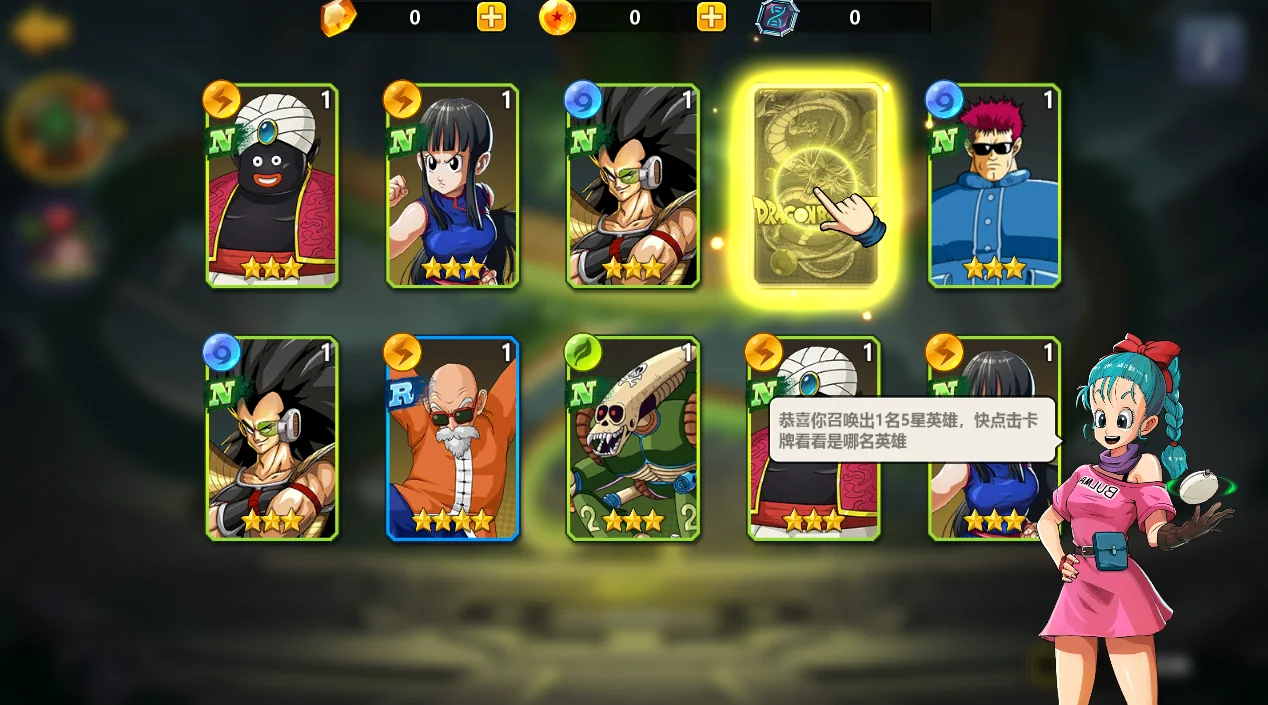
Task: Pick the red-haired sunglasses man card
Action: tap(994, 187)
